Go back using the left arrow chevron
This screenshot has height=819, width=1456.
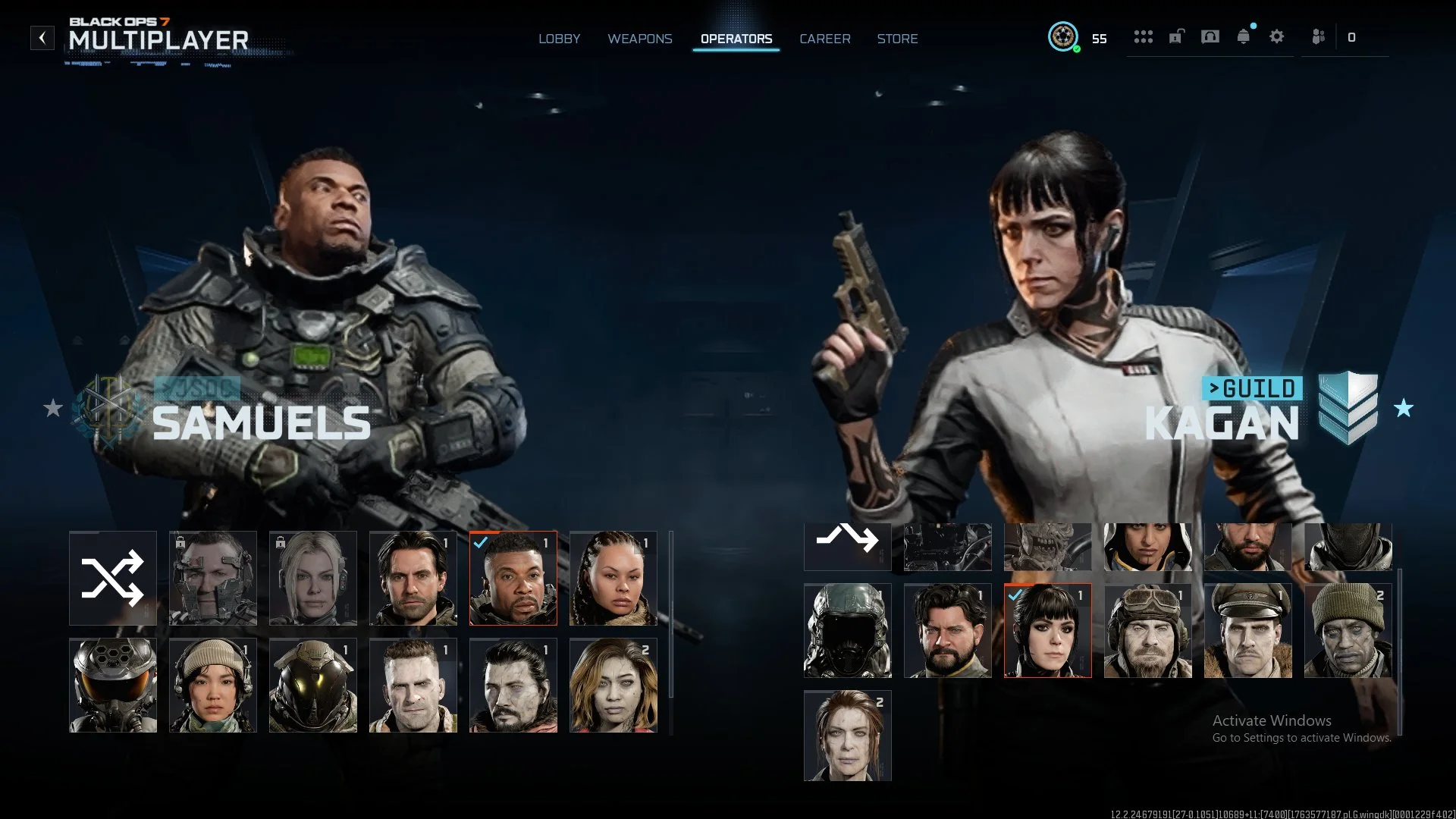pos(42,37)
